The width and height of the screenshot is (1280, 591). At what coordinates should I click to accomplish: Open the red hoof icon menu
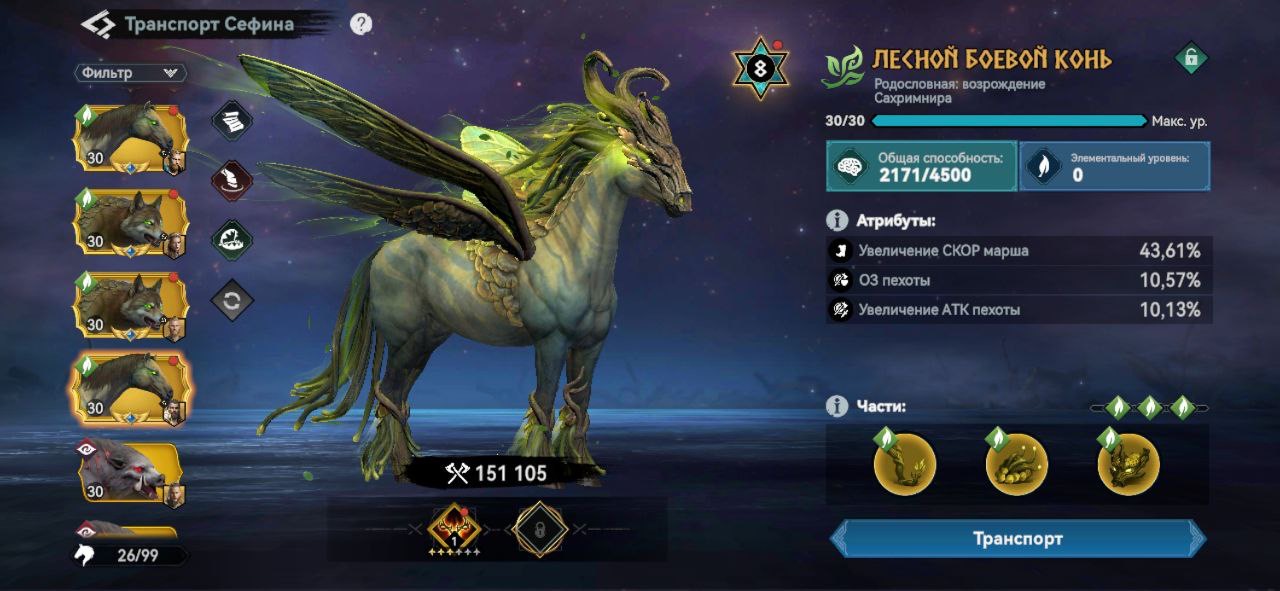[x=232, y=181]
